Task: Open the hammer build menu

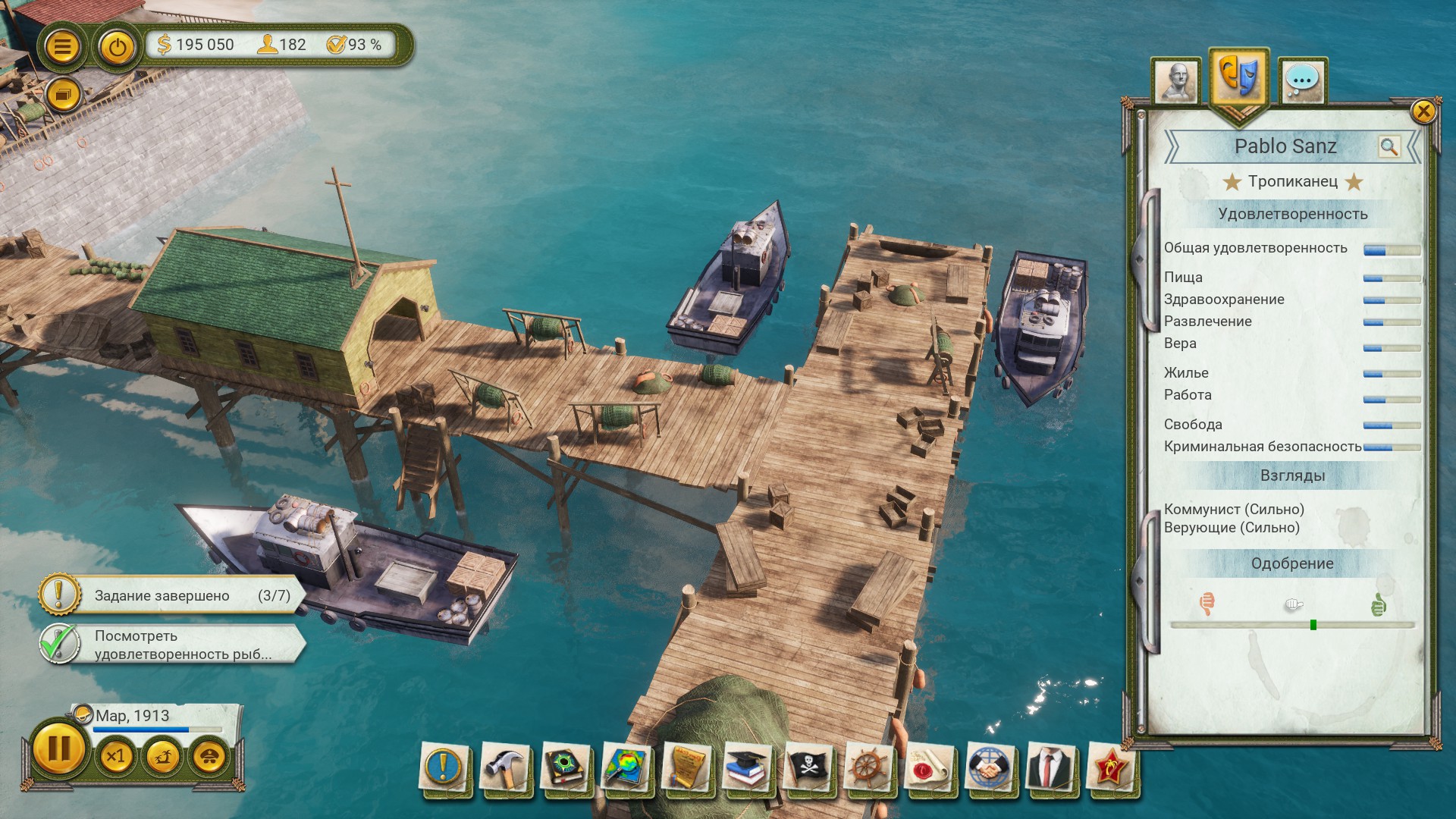Action: pos(504,767)
